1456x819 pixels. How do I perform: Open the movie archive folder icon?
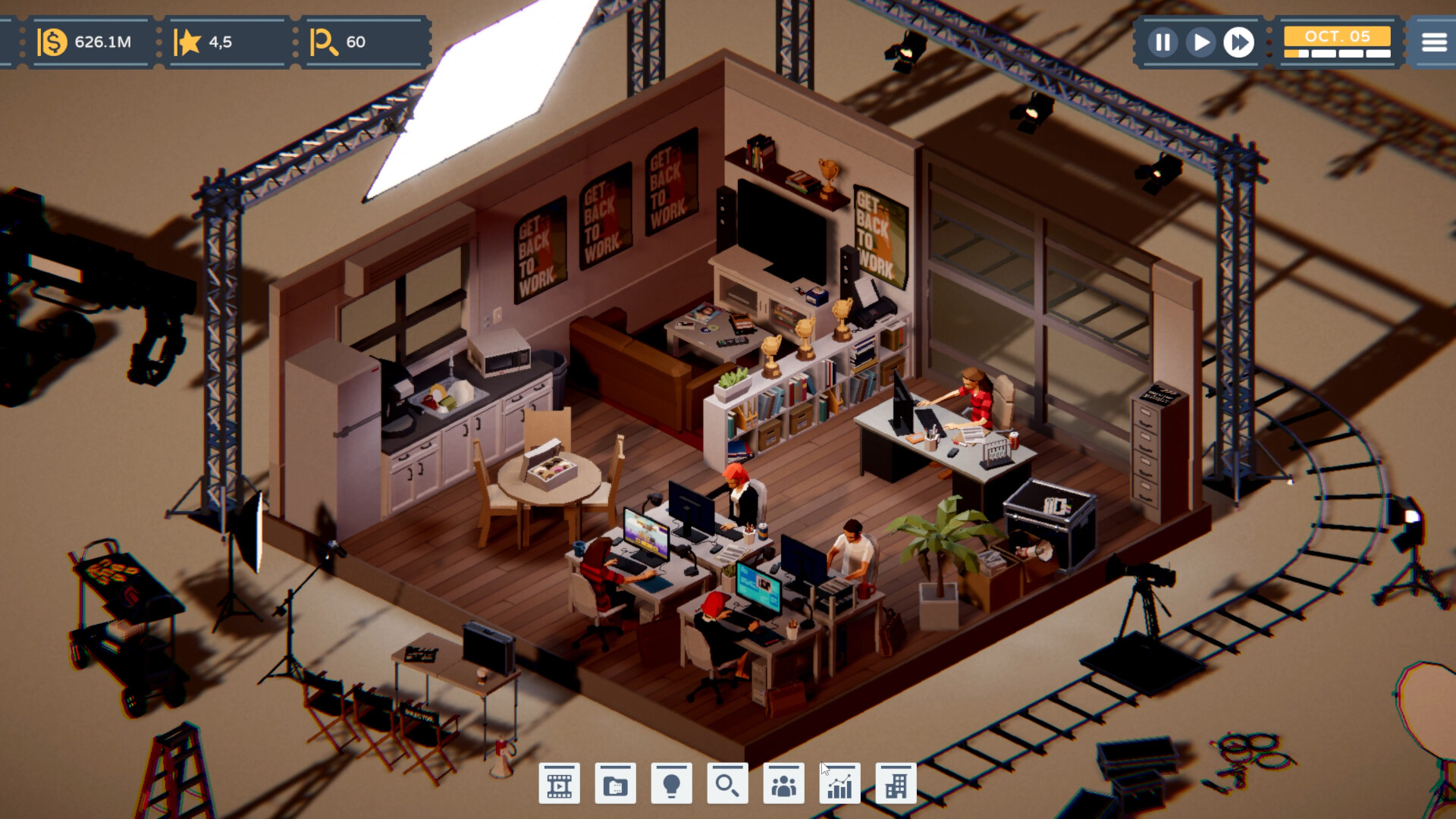point(616,783)
